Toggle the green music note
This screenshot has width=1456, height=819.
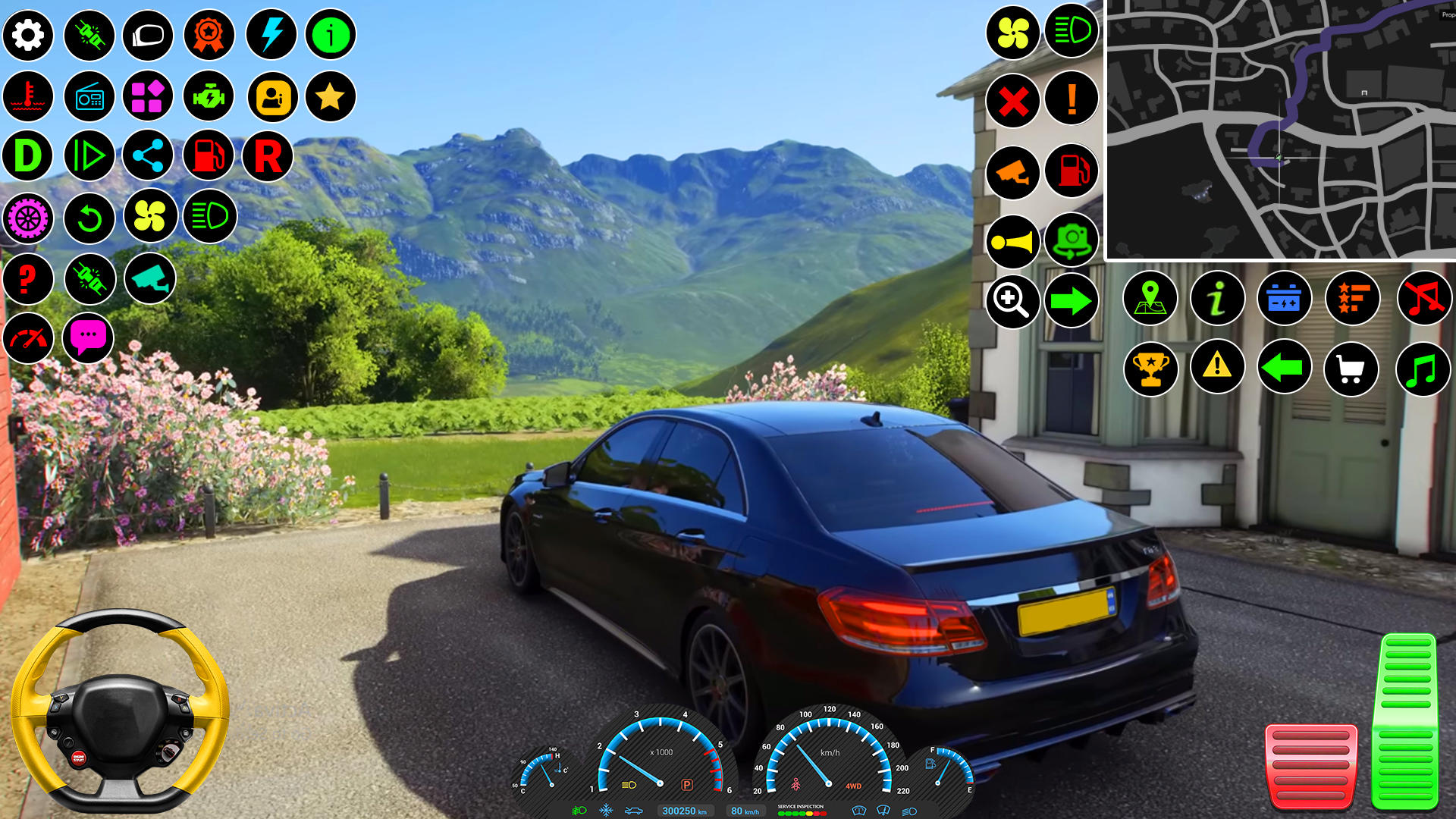click(1423, 369)
